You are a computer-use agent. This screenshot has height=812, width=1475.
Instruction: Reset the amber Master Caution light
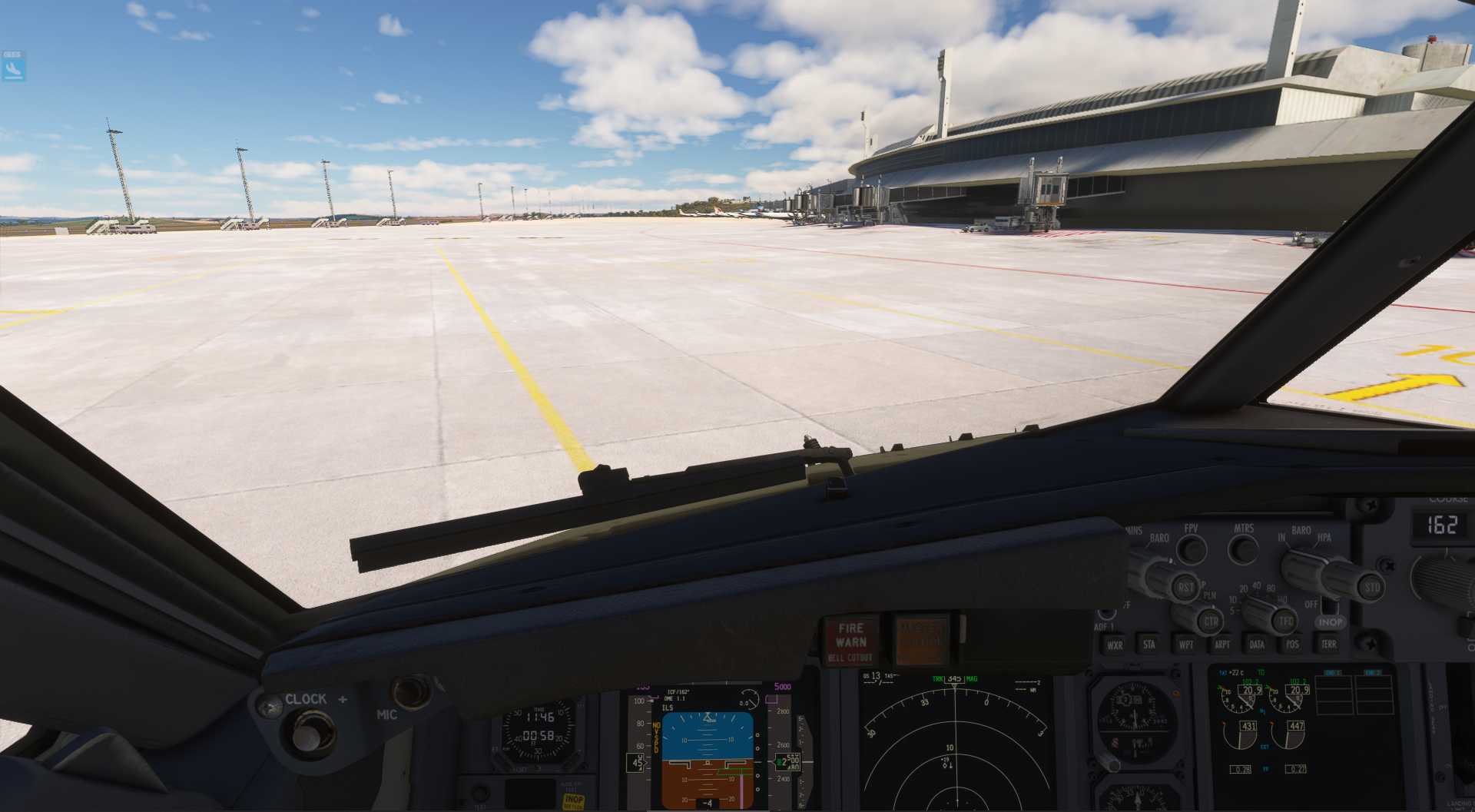pyautogui.click(x=920, y=640)
